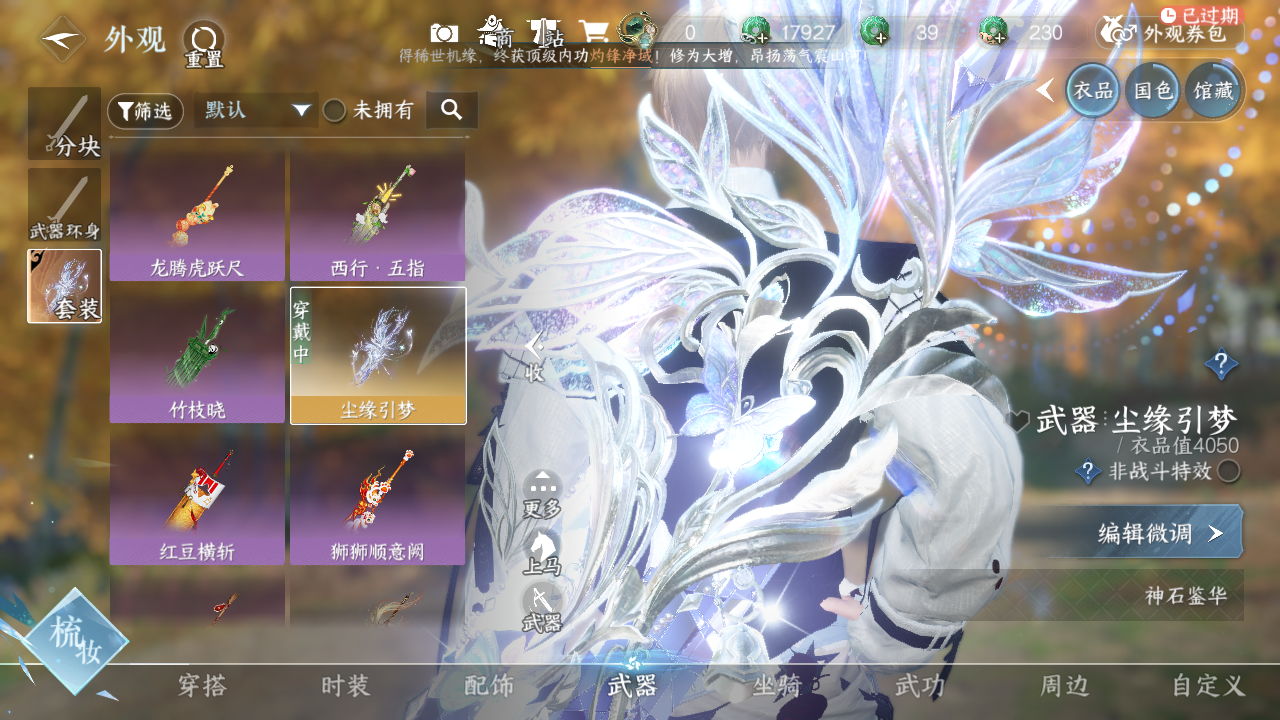The width and height of the screenshot is (1280, 720).
Task: Switch to the 套装 set category
Action: point(65,286)
